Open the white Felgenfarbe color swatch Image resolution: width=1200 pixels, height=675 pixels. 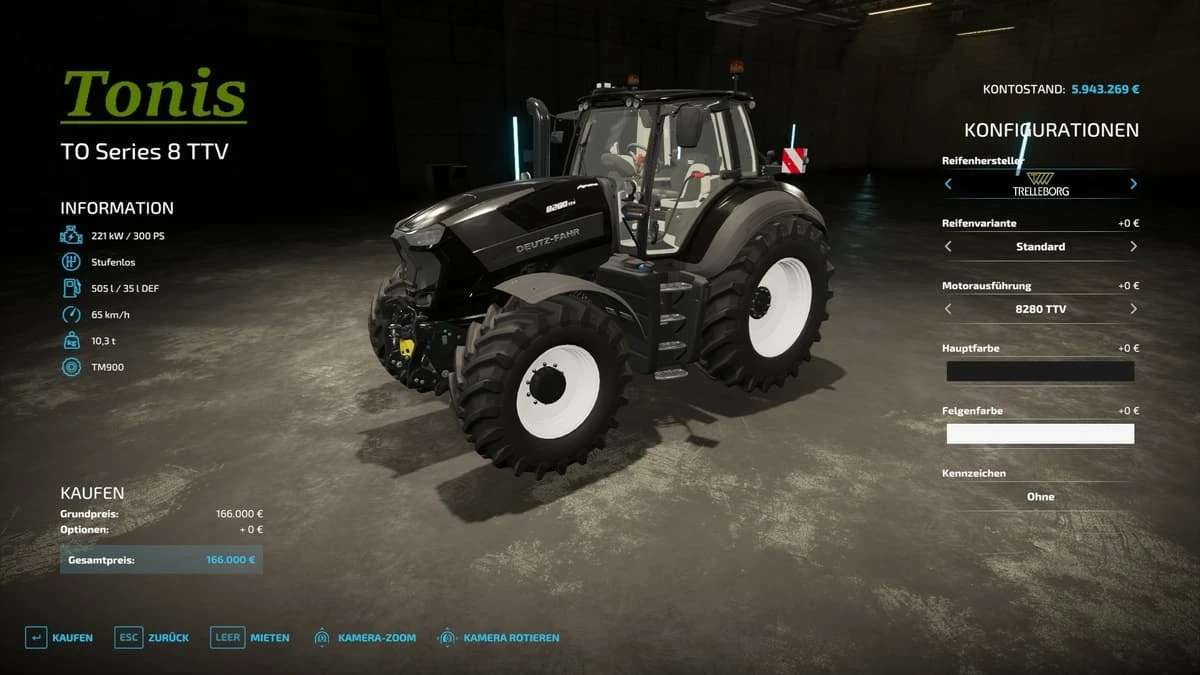click(1040, 434)
